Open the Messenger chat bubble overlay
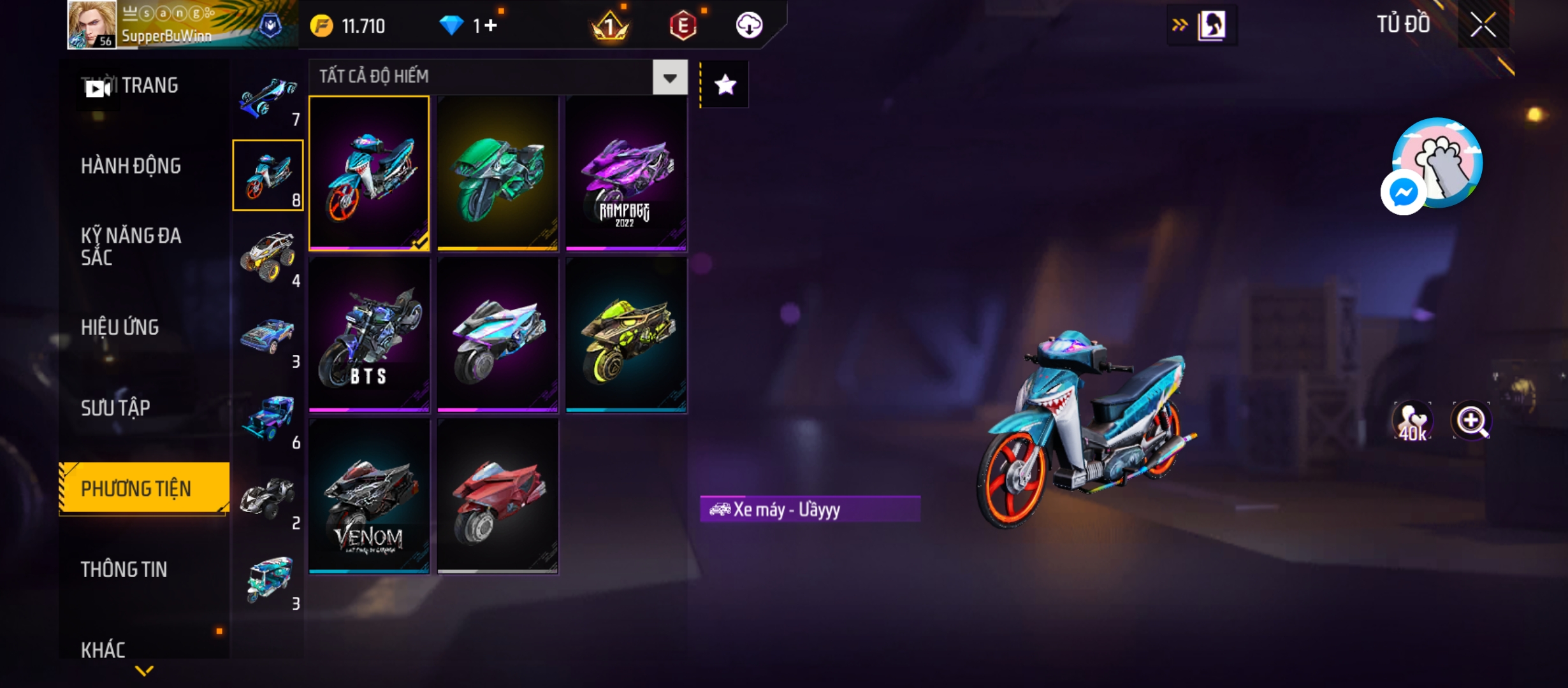1568x688 pixels. pyautogui.click(x=1403, y=192)
